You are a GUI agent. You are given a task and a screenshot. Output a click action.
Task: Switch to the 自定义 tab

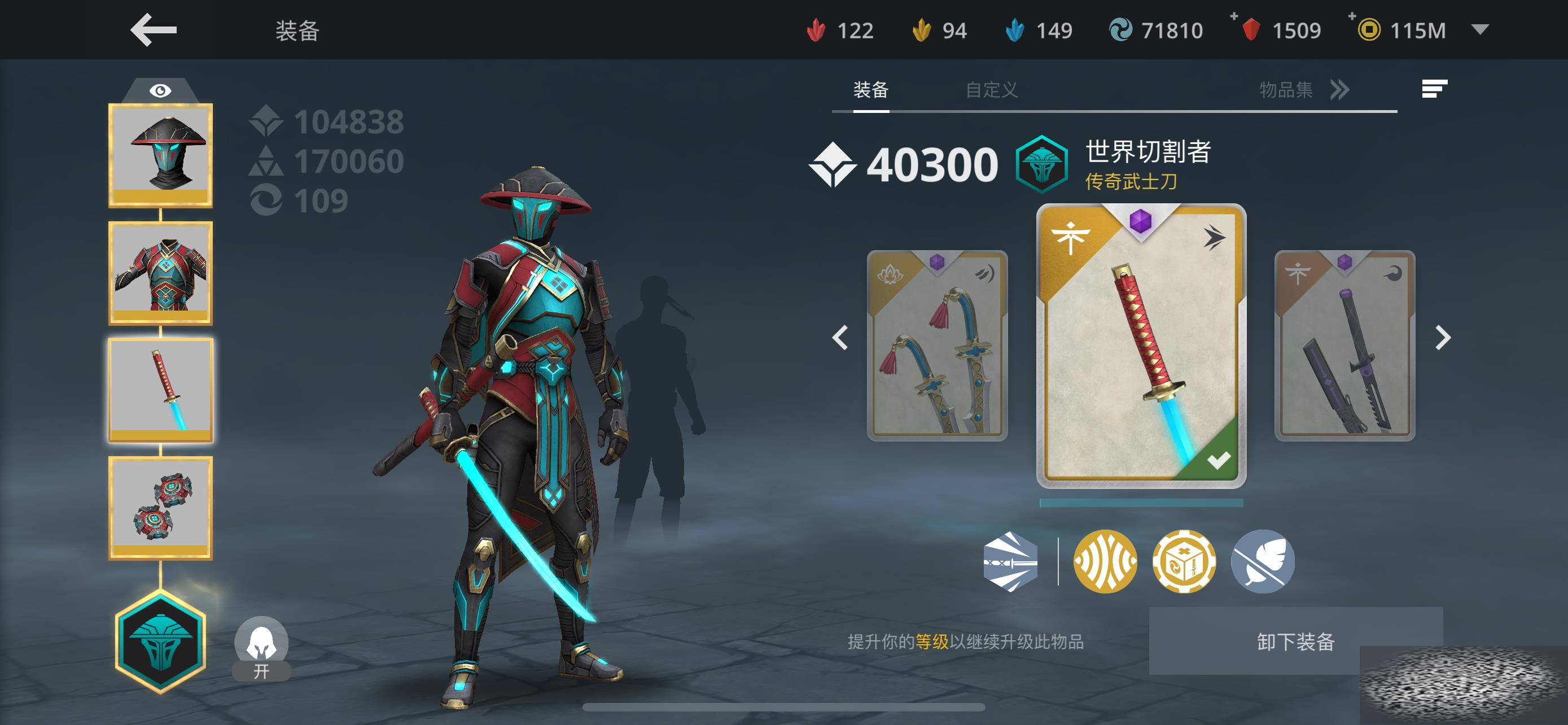tap(992, 90)
